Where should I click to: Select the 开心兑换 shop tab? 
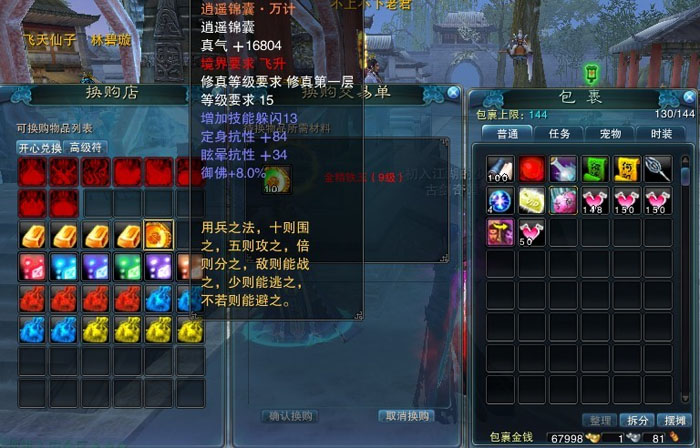point(39,147)
